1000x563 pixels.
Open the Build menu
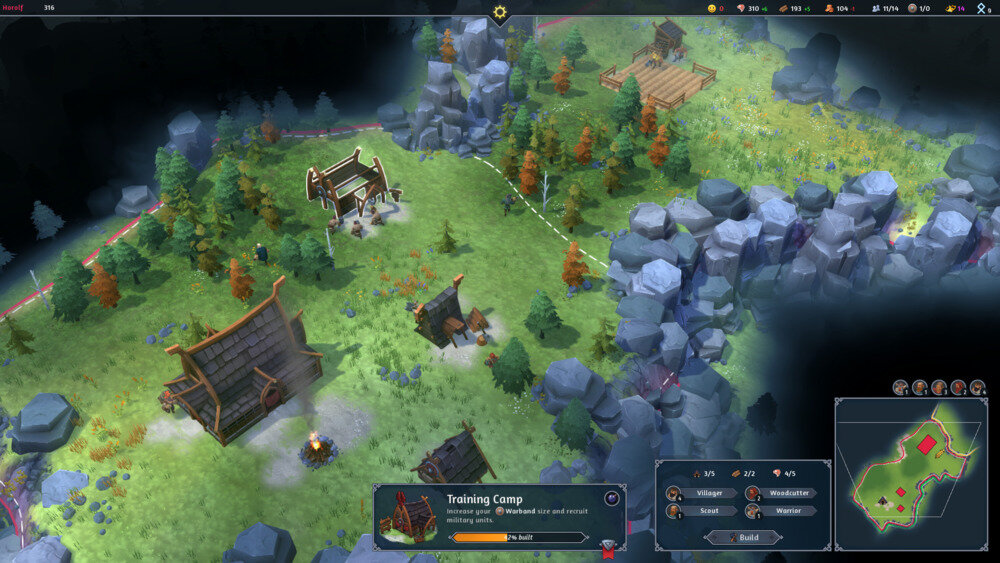(x=743, y=537)
